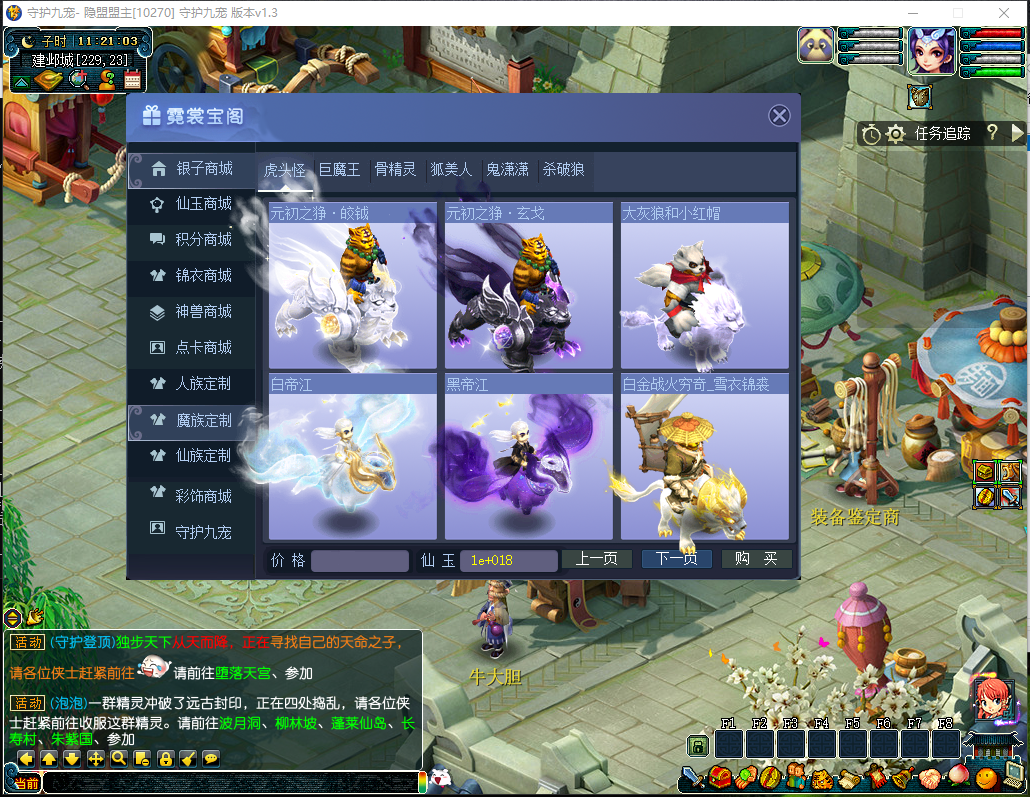The image size is (1030, 797).
Task: Close the 霓裳宝阁 shop window
Action: coord(779,116)
